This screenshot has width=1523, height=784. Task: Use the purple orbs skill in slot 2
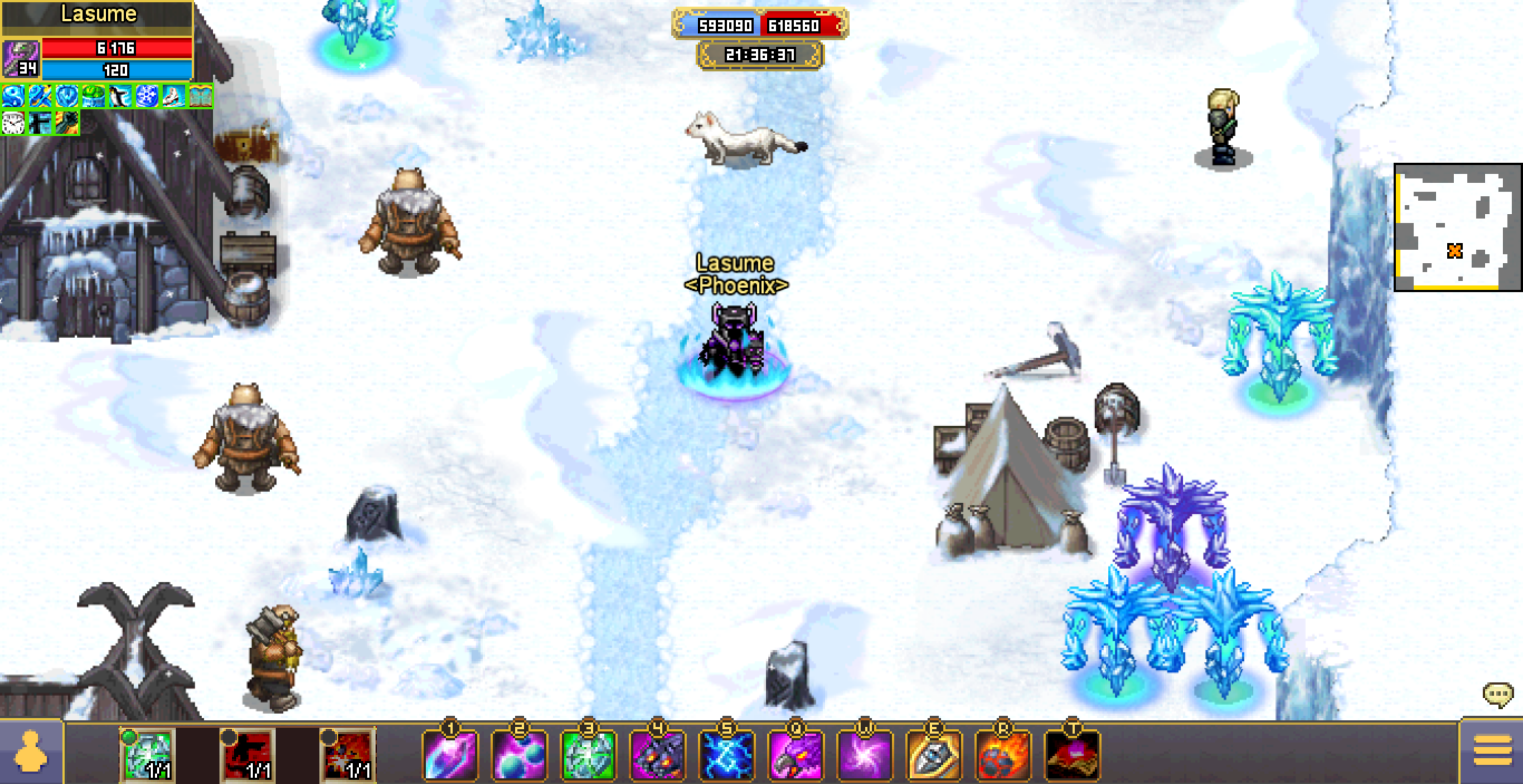click(x=519, y=756)
